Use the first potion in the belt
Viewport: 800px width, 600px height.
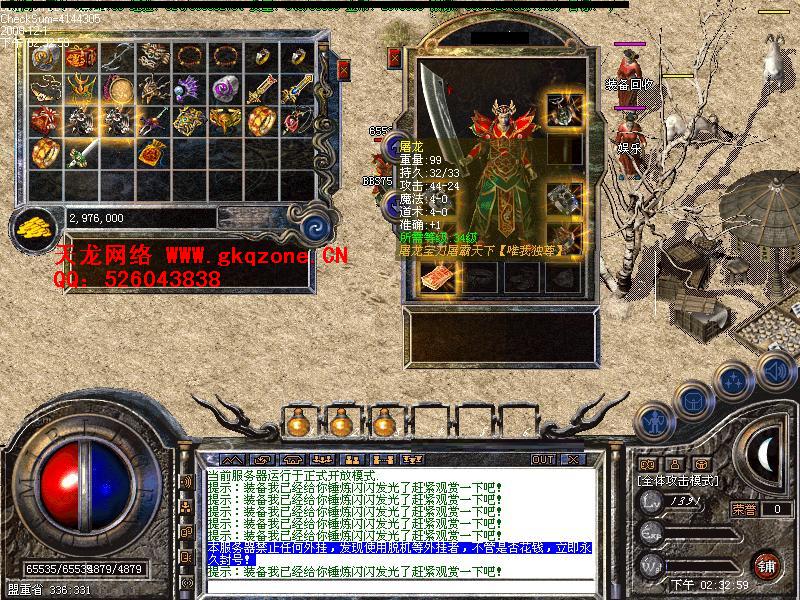pos(296,423)
